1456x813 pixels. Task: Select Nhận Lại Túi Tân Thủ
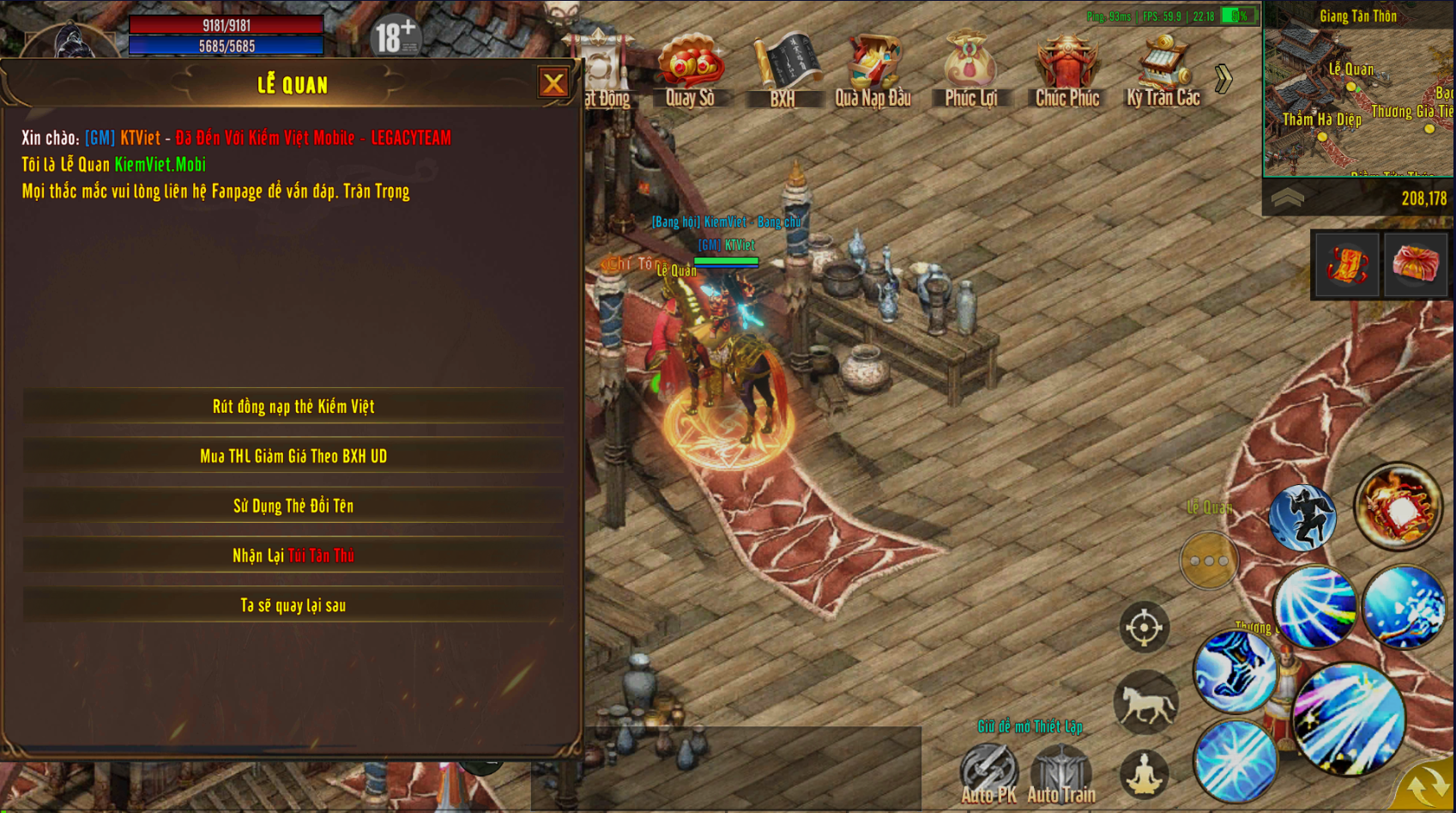pos(293,555)
